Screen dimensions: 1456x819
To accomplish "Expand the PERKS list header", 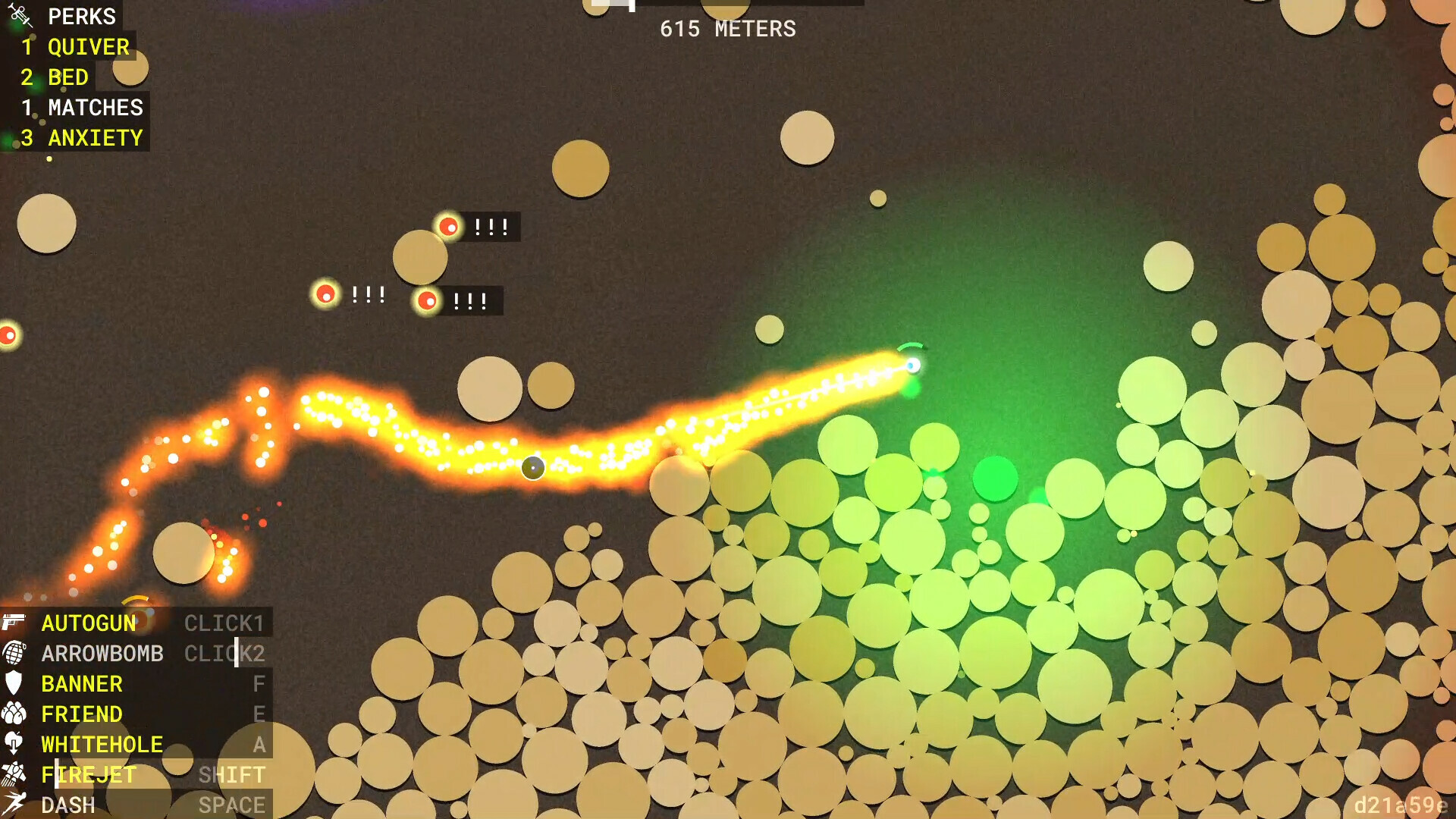I will pyautogui.click(x=82, y=17).
